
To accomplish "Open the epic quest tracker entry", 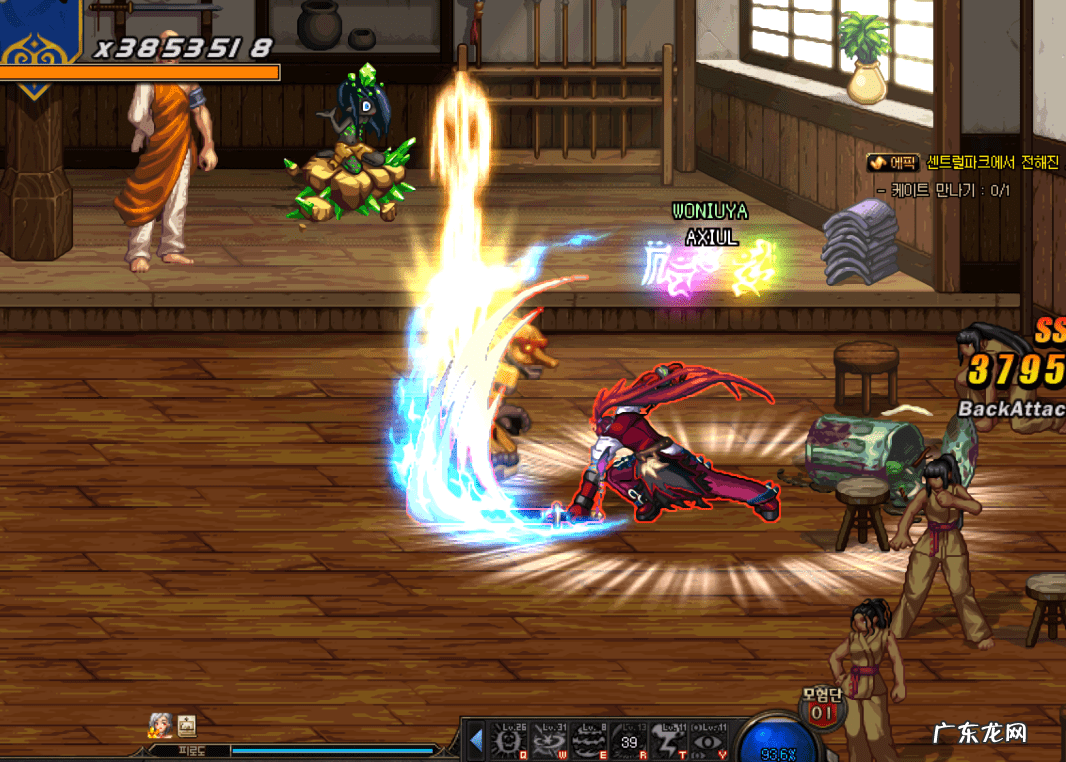I will tap(960, 162).
